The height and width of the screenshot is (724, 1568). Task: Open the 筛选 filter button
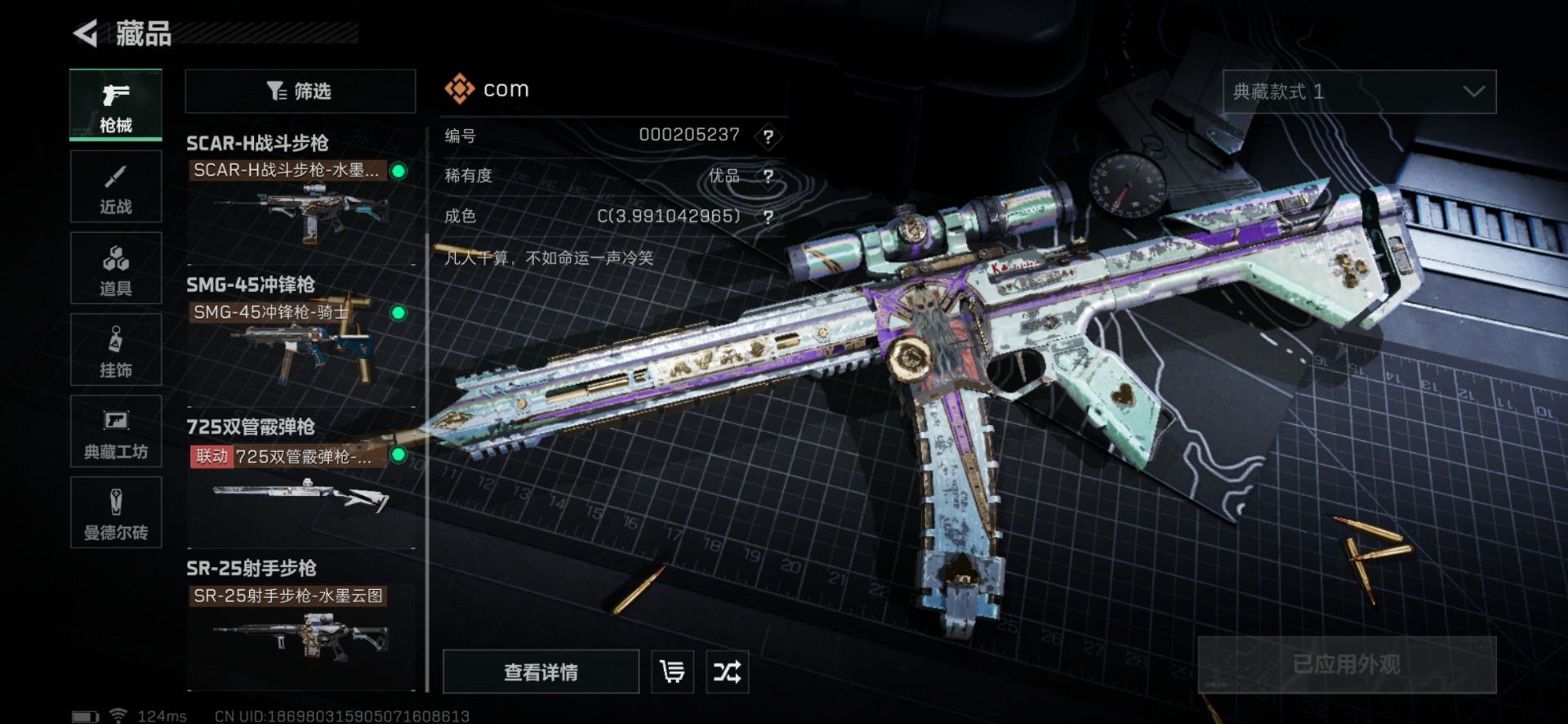click(300, 91)
